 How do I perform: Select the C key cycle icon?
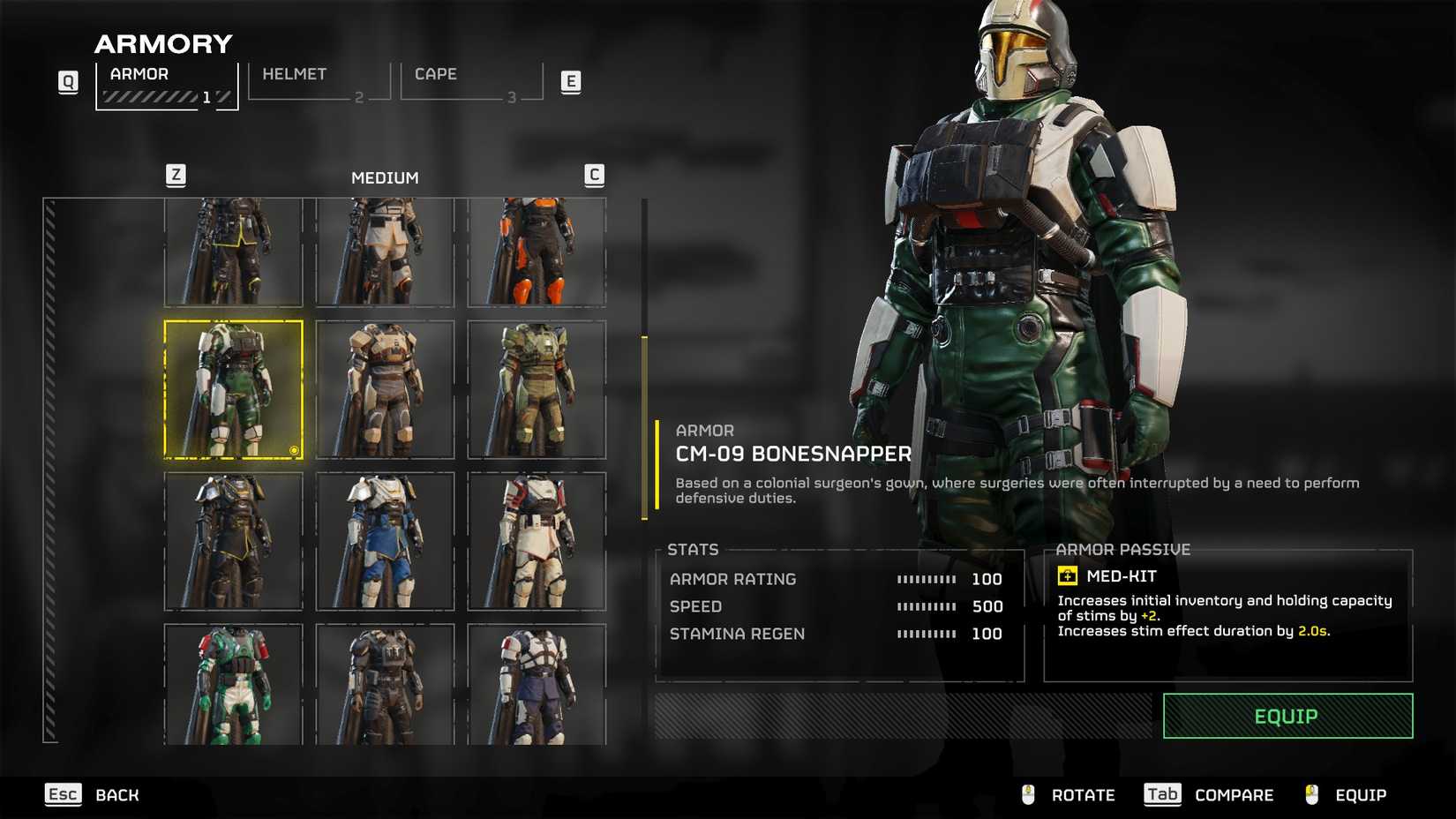click(x=595, y=175)
